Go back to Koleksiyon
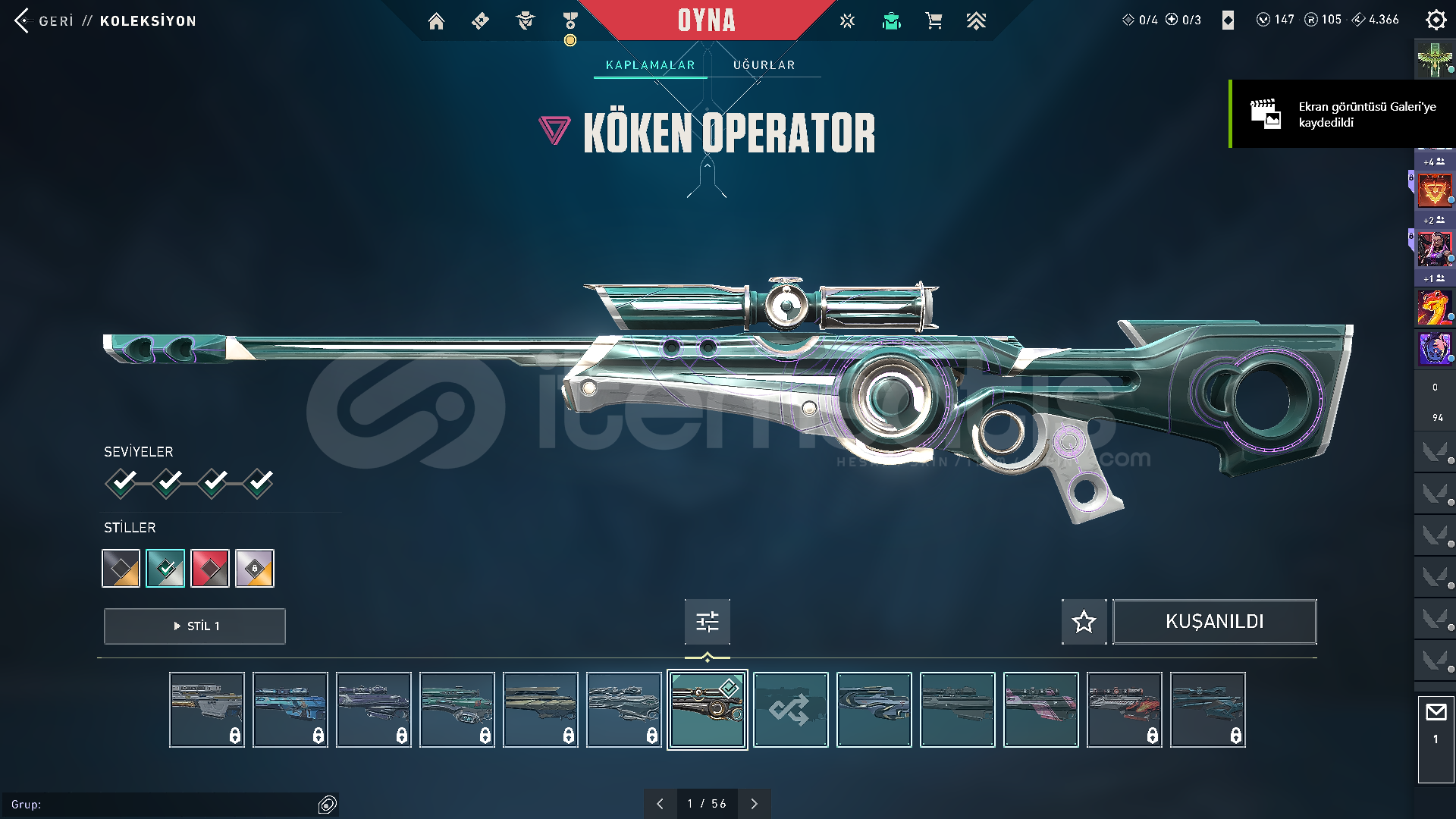The width and height of the screenshot is (1456, 819). [x=105, y=20]
